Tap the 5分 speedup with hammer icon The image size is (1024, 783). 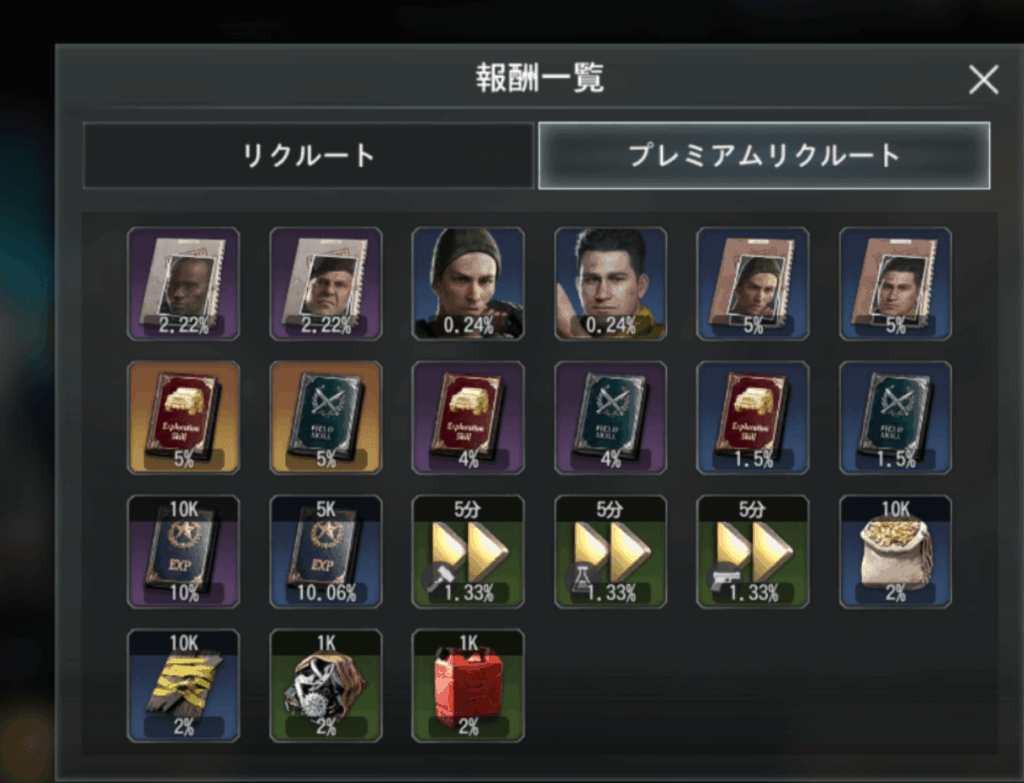coord(468,551)
